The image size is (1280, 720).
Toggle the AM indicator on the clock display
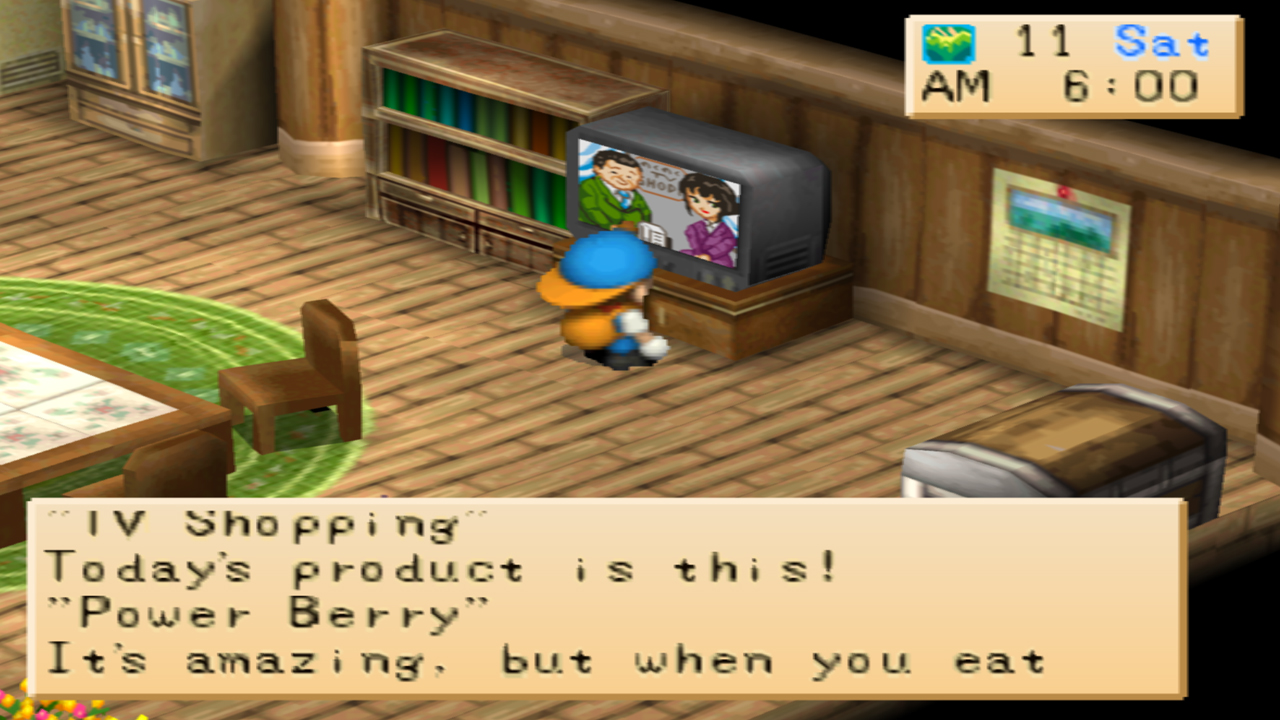[x=958, y=85]
